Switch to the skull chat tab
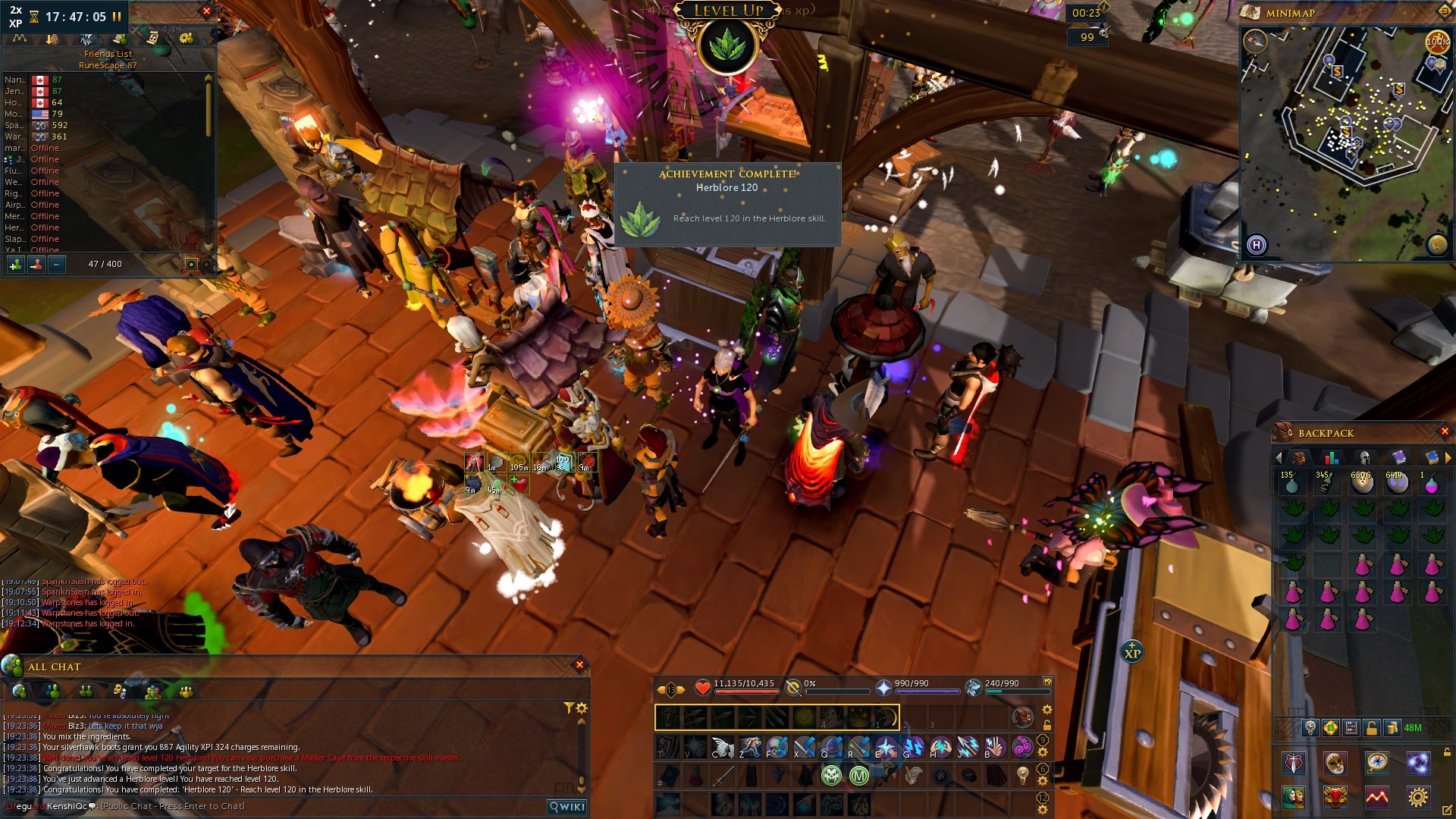1456x819 pixels. (119, 691)
